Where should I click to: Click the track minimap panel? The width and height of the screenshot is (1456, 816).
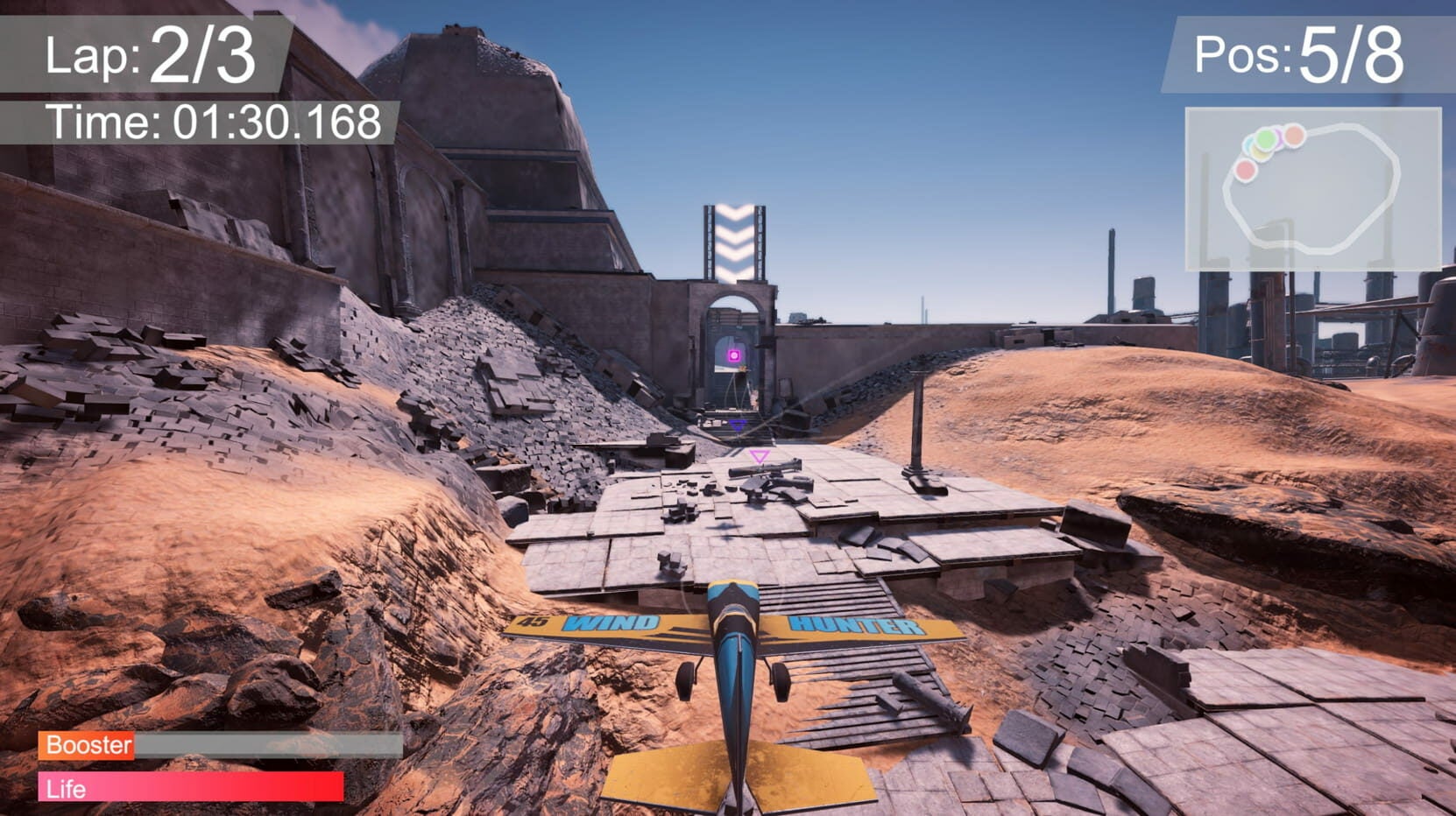(x=1312, y=188)
